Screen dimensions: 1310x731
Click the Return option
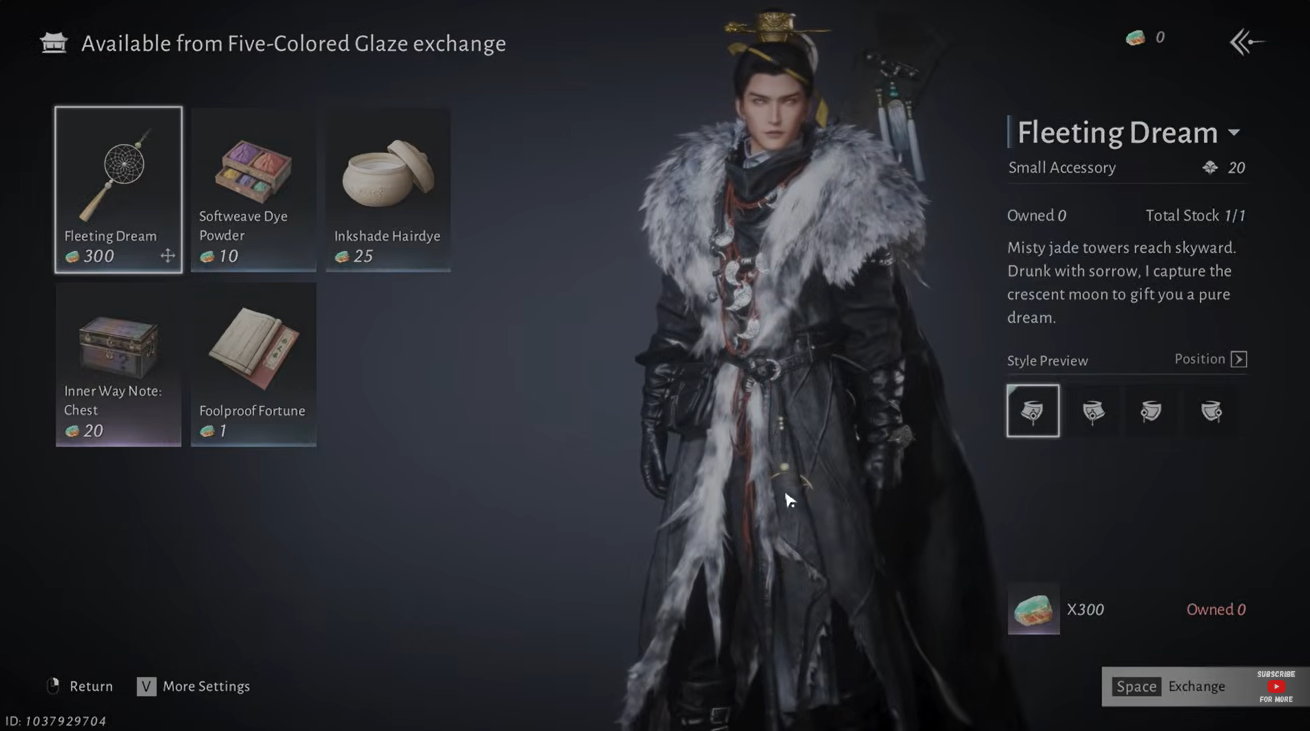[80, 686]
